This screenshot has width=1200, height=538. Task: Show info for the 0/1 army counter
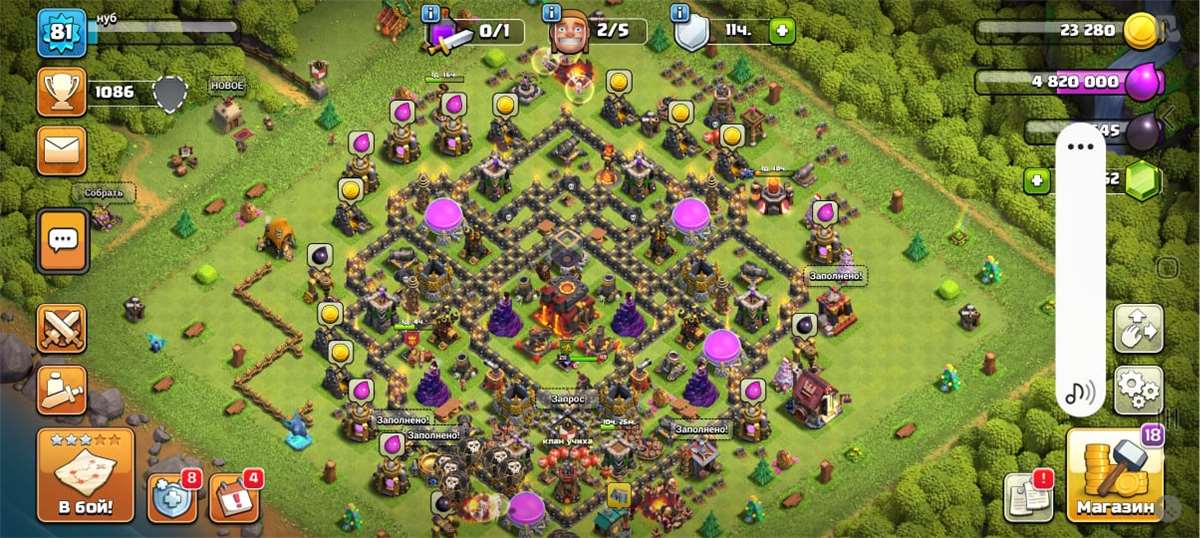point(432,14)
